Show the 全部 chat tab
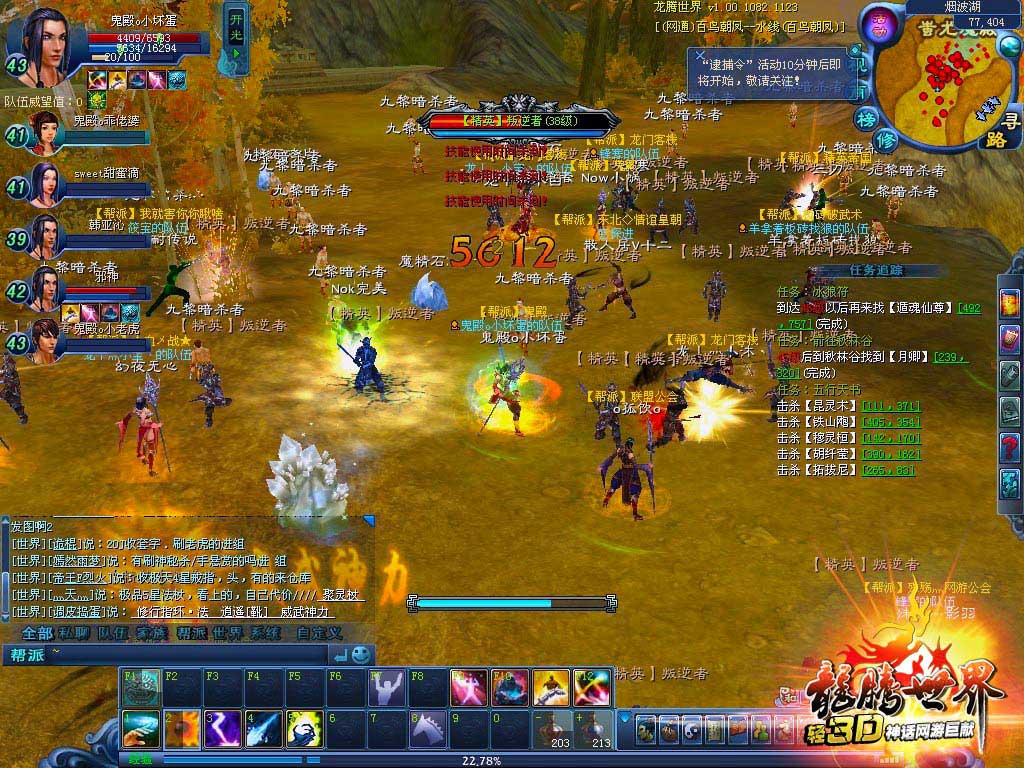Screen dimensions: 1024x768 point(37,633)
